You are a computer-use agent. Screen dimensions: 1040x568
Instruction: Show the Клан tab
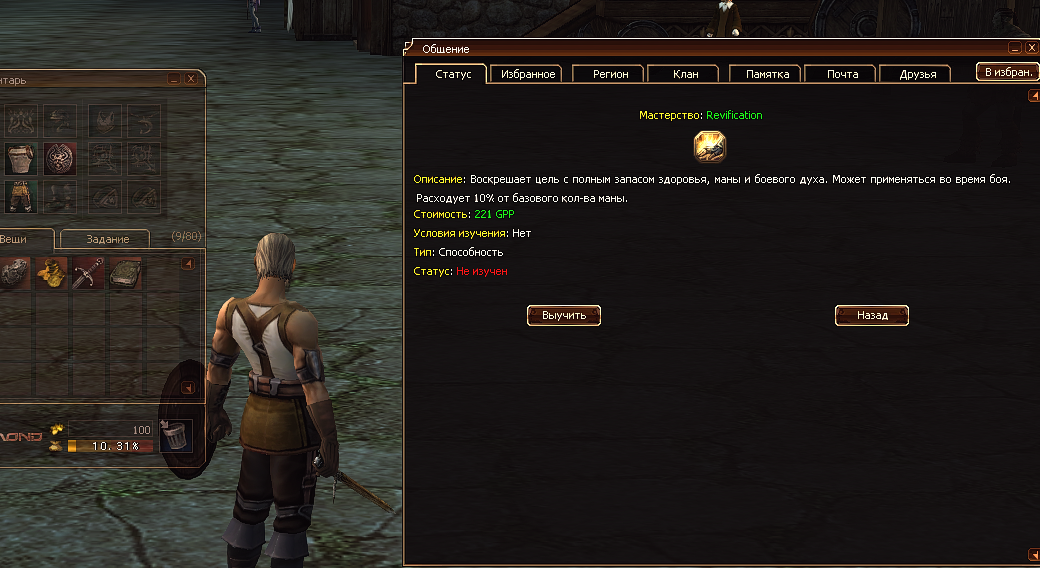(686, 74)
